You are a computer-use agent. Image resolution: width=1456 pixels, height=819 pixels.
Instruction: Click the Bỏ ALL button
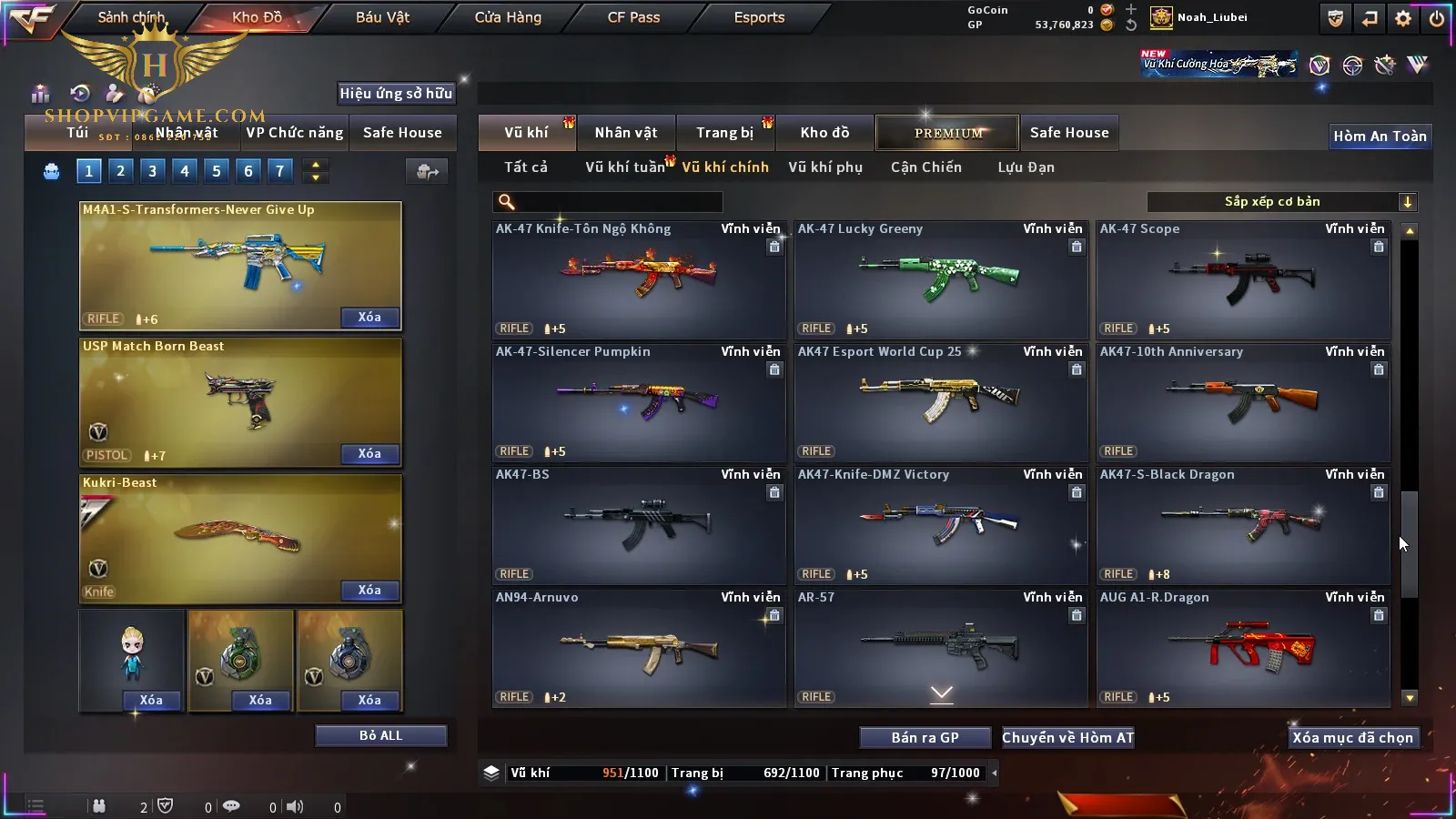pos(380,735)
